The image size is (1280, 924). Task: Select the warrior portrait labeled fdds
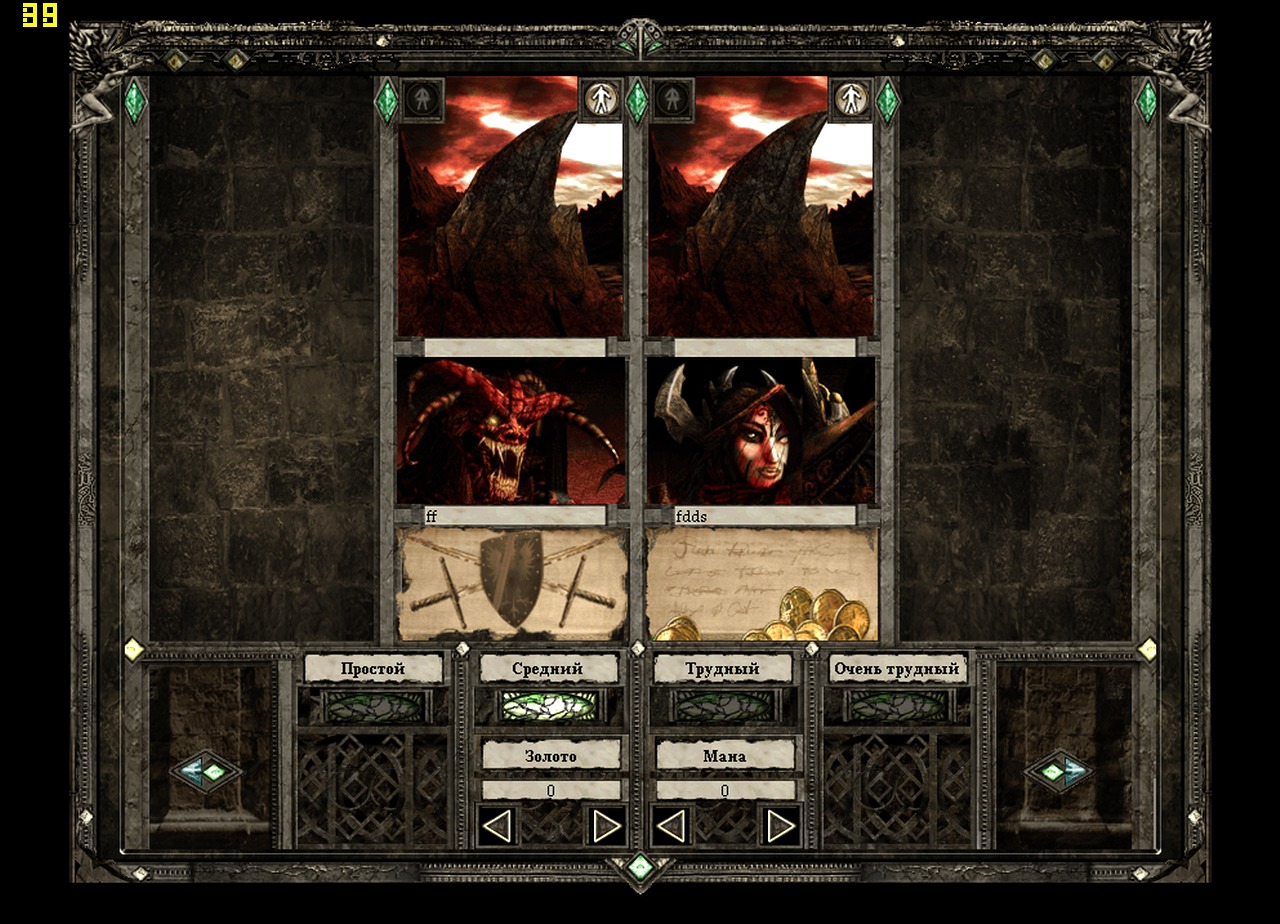point(765,435)
